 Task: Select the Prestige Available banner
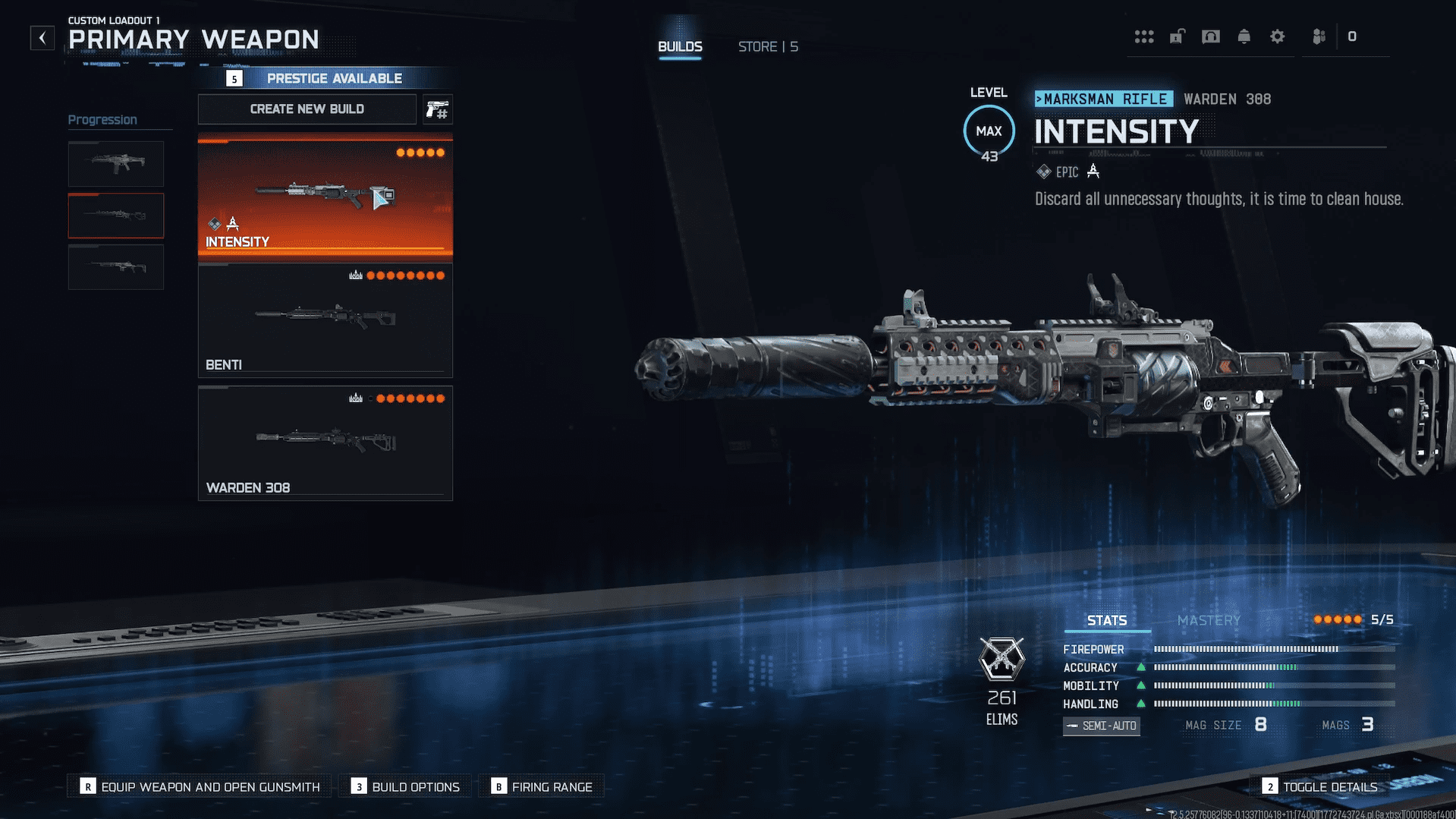(325, 78)
